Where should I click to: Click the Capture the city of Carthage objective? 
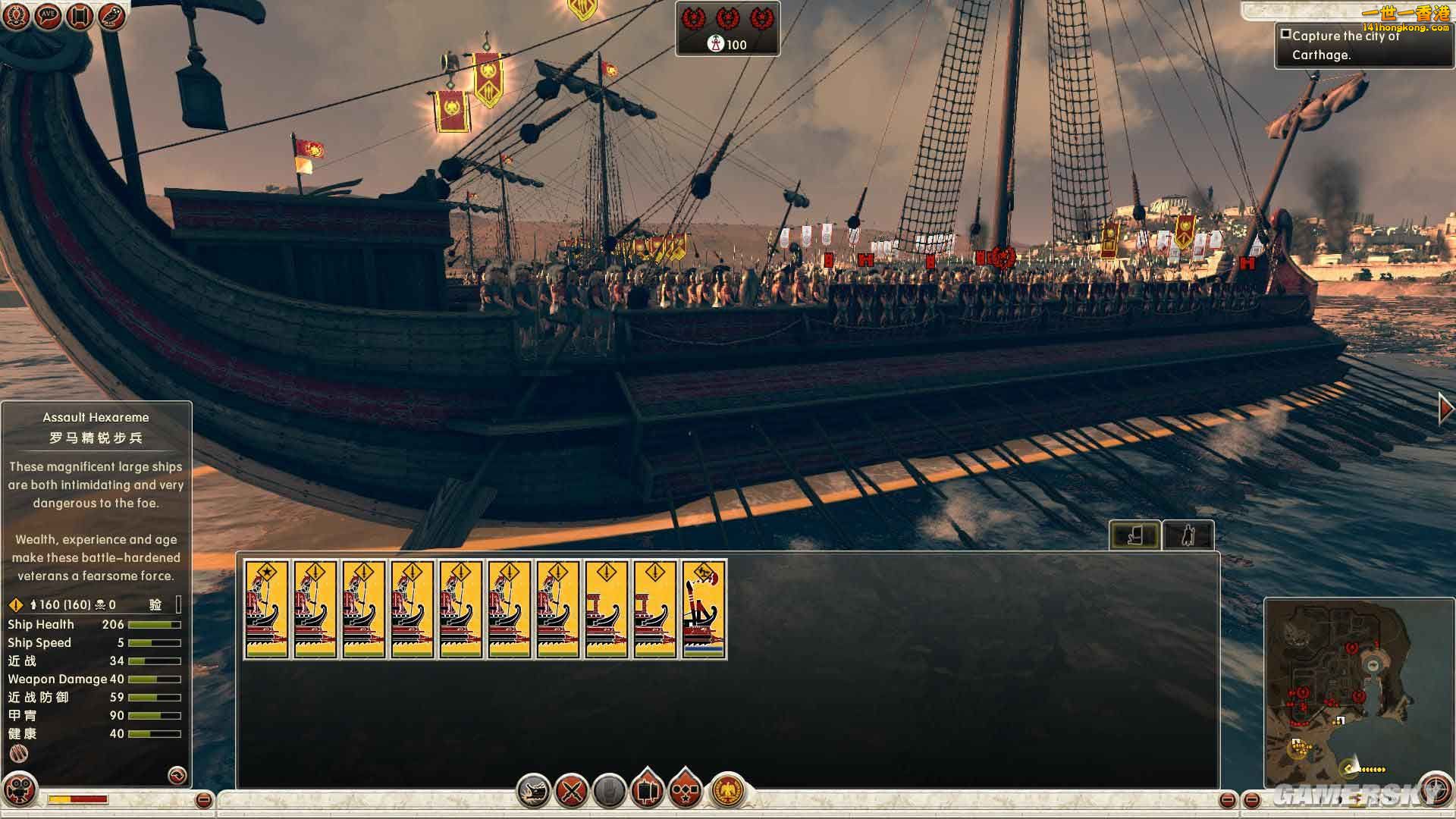(x=1345, y=45)
